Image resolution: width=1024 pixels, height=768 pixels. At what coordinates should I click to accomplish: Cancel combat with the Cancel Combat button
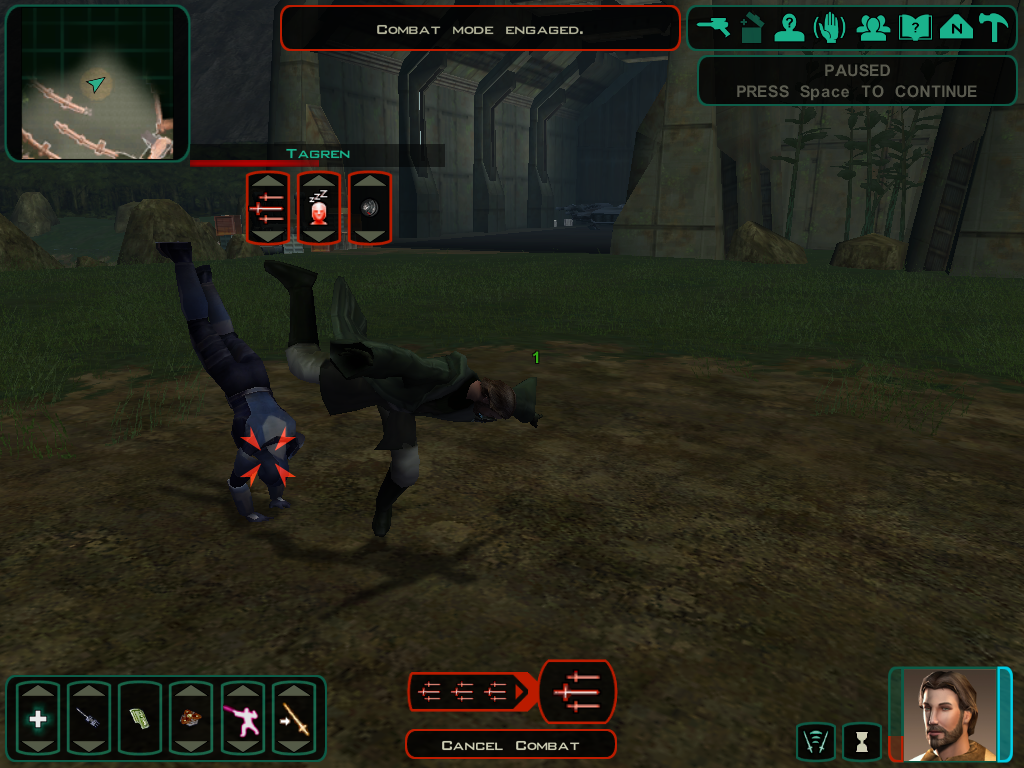[510, 745]
